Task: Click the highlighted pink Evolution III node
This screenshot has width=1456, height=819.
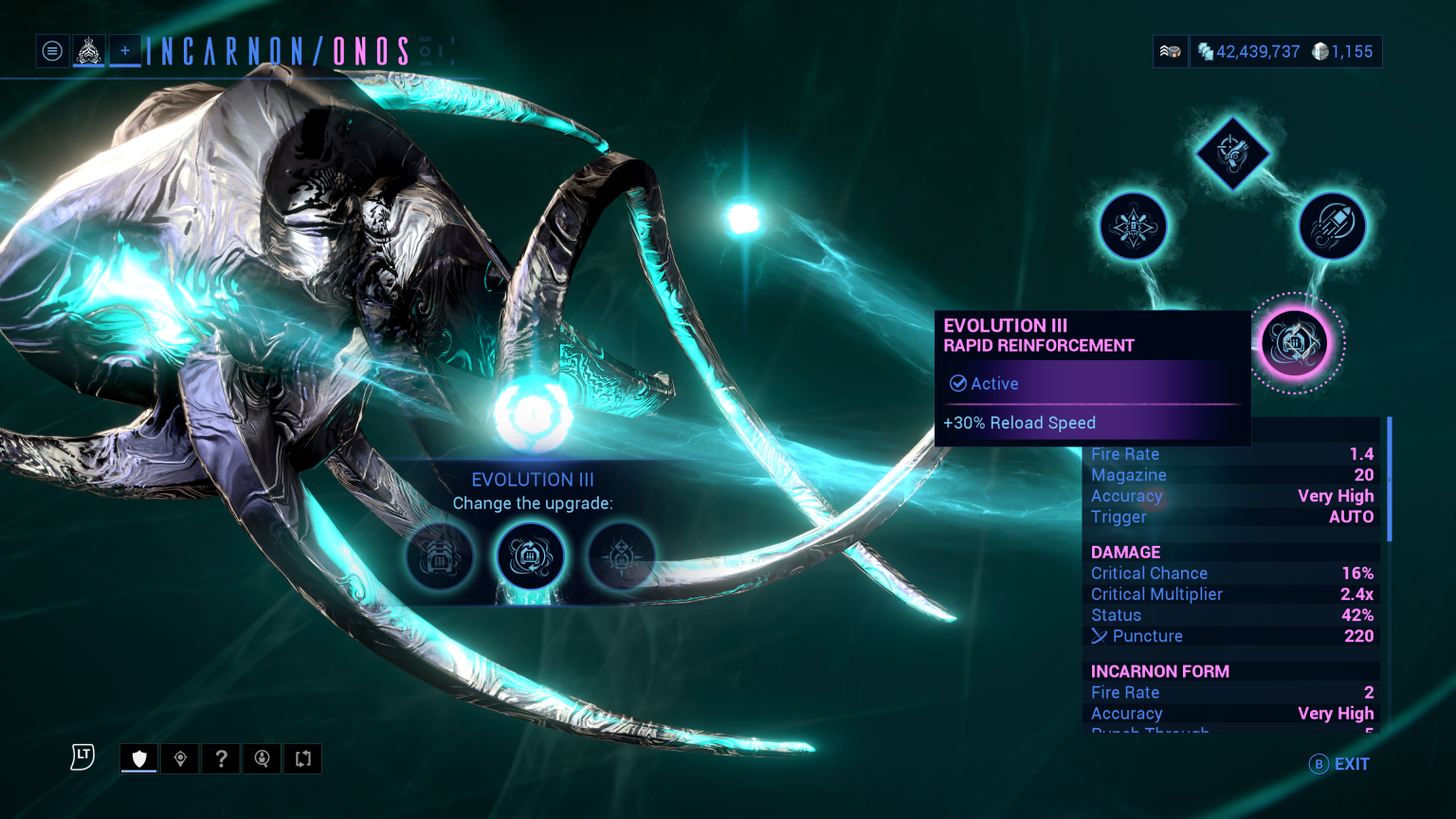Action: tap(1296, 343)
